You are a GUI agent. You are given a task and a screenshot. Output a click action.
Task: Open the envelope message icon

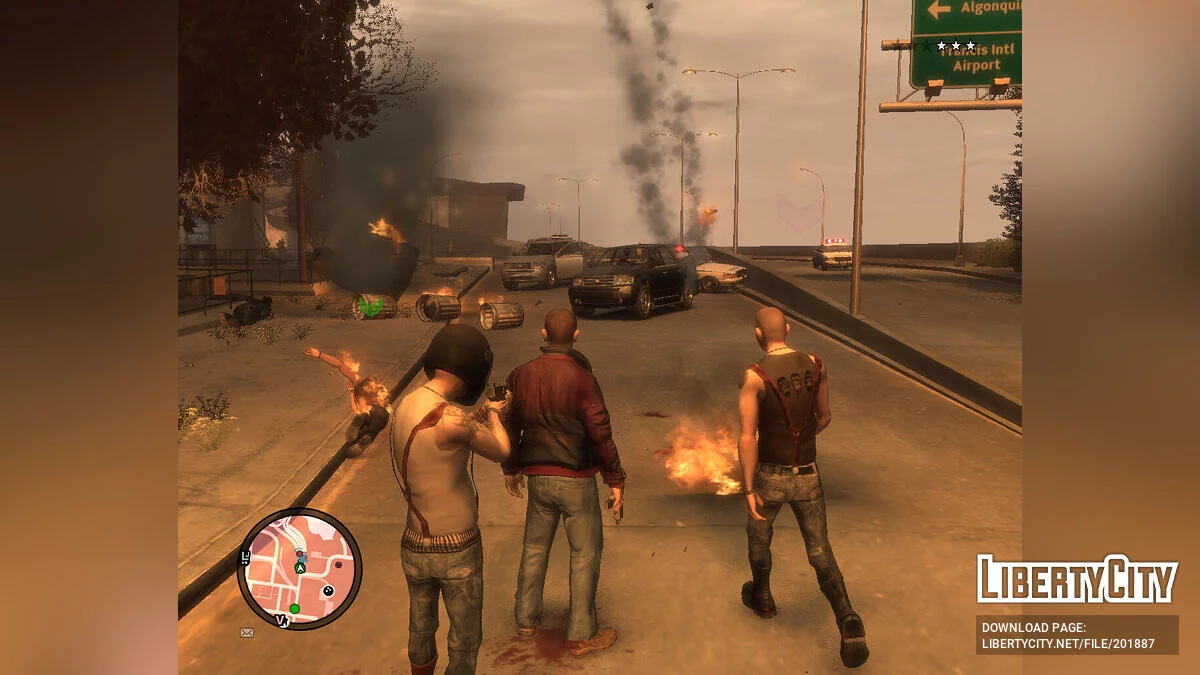tap(247, 632)
